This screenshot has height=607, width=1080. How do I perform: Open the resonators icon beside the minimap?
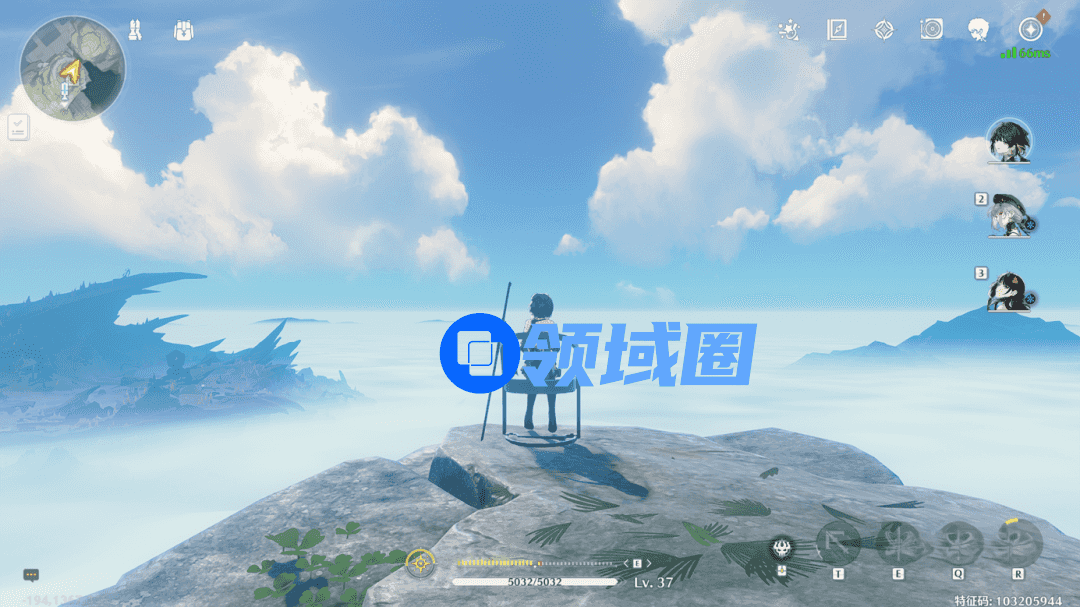click(x=135, y=31)
